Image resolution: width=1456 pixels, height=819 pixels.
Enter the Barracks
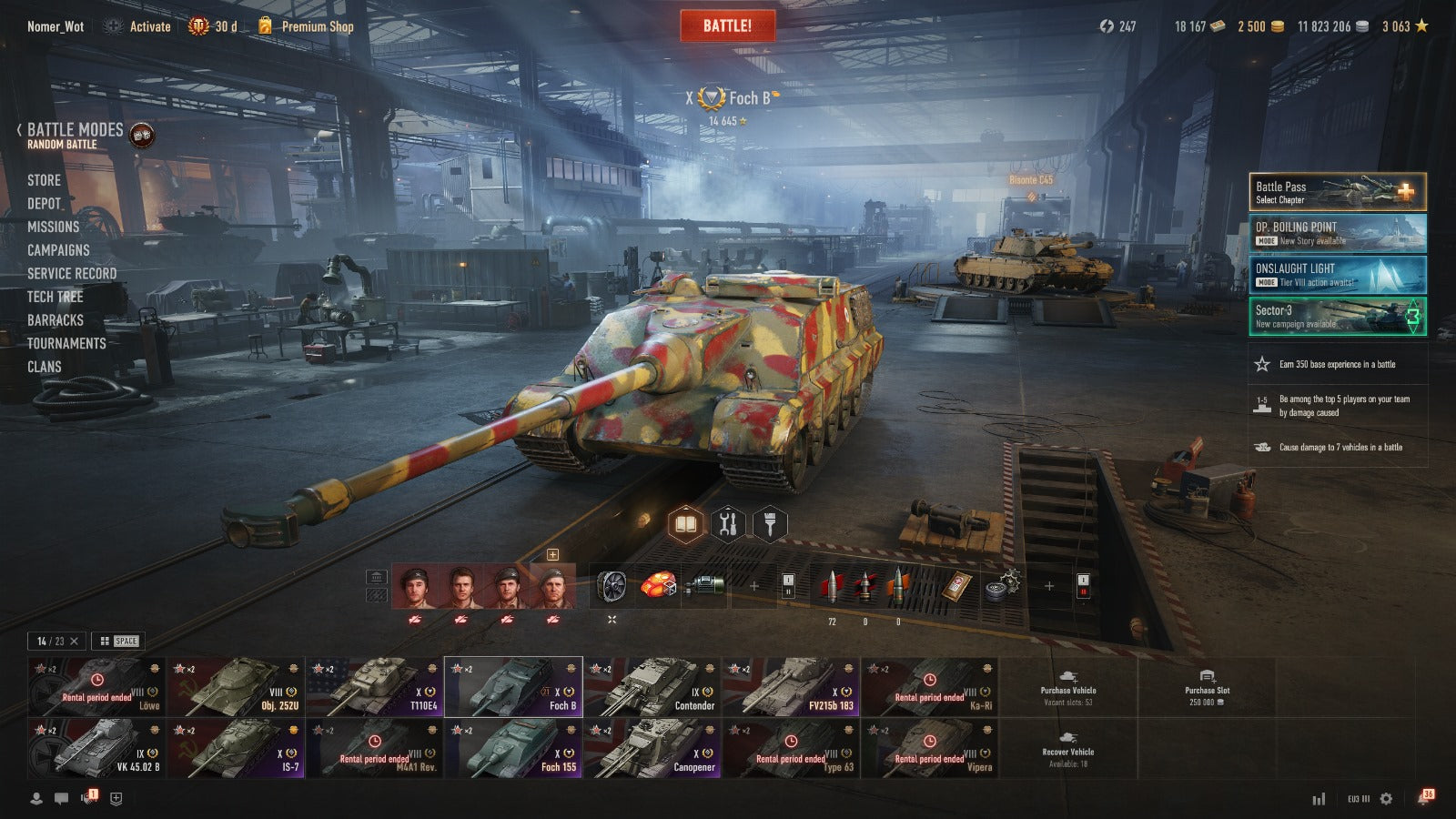coord(55,320)
